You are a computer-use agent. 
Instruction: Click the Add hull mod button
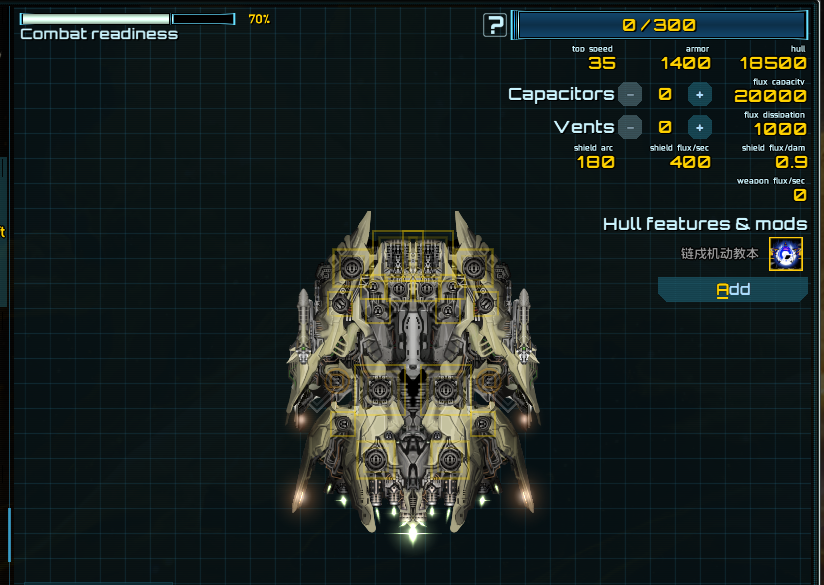pos(732,290)
